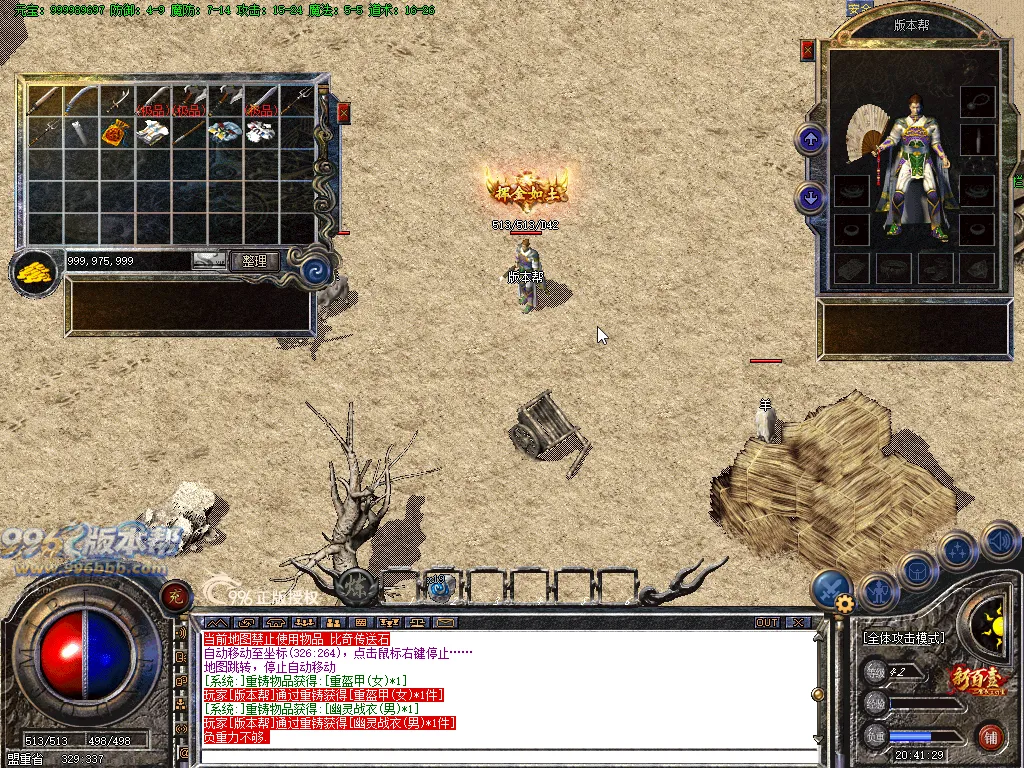The height and width of the screenshot is (768, 1024).
Task: Activate the blue swirl skill in the hotbar
Action: pyautogui.click(x=439, y=588)
